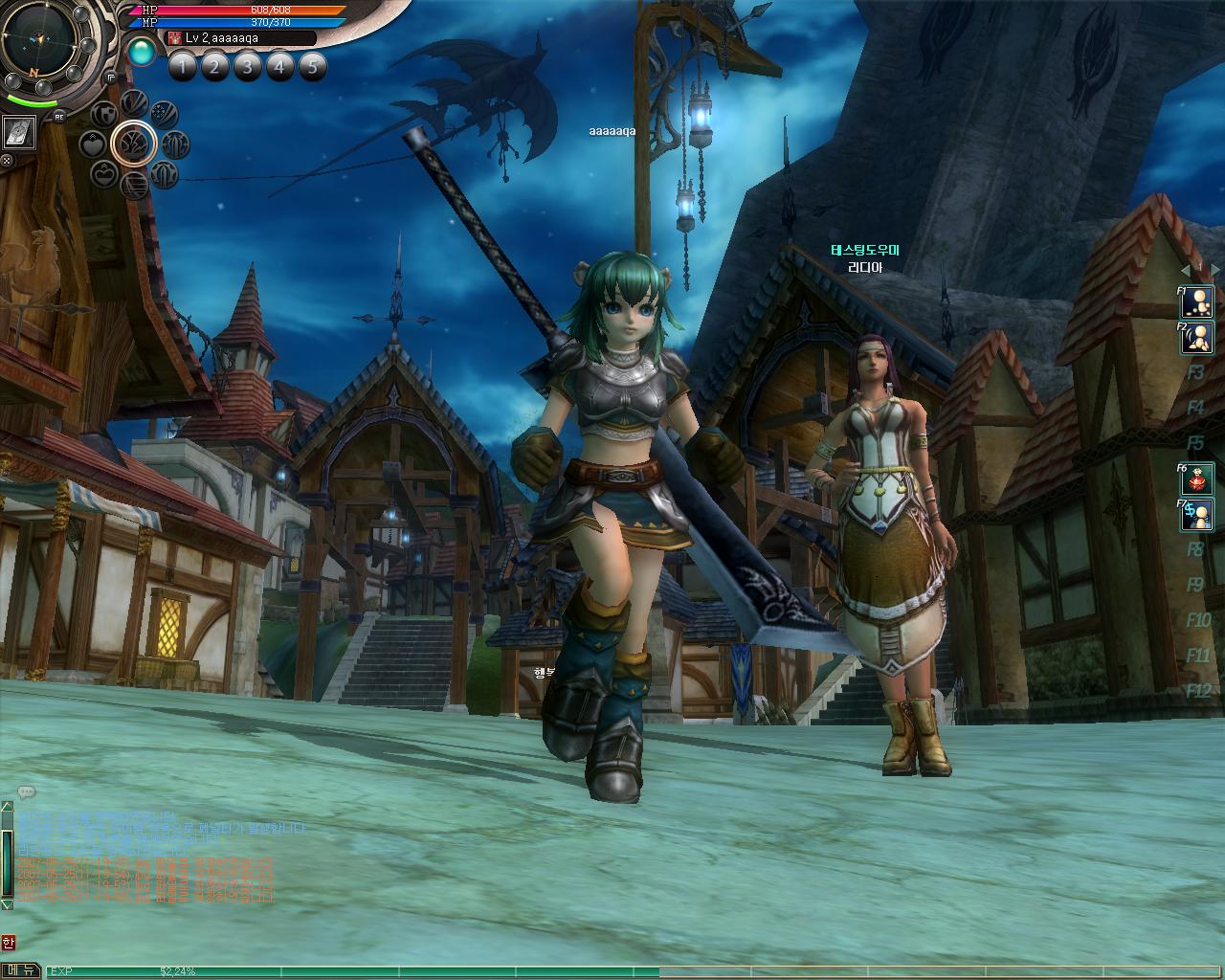Use the F7 dollar-sign trade slot
Screen dimensions: 1225x980
click(x=1197, y=515)
